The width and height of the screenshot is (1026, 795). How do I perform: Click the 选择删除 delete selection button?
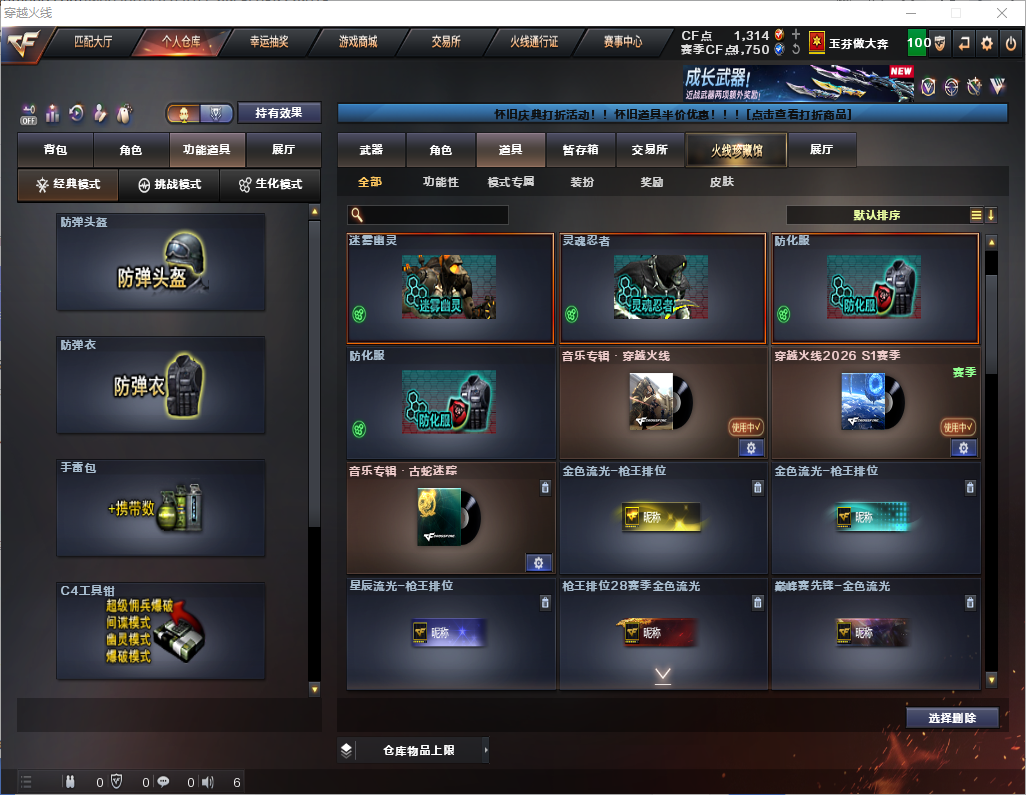tap(952, 718)
